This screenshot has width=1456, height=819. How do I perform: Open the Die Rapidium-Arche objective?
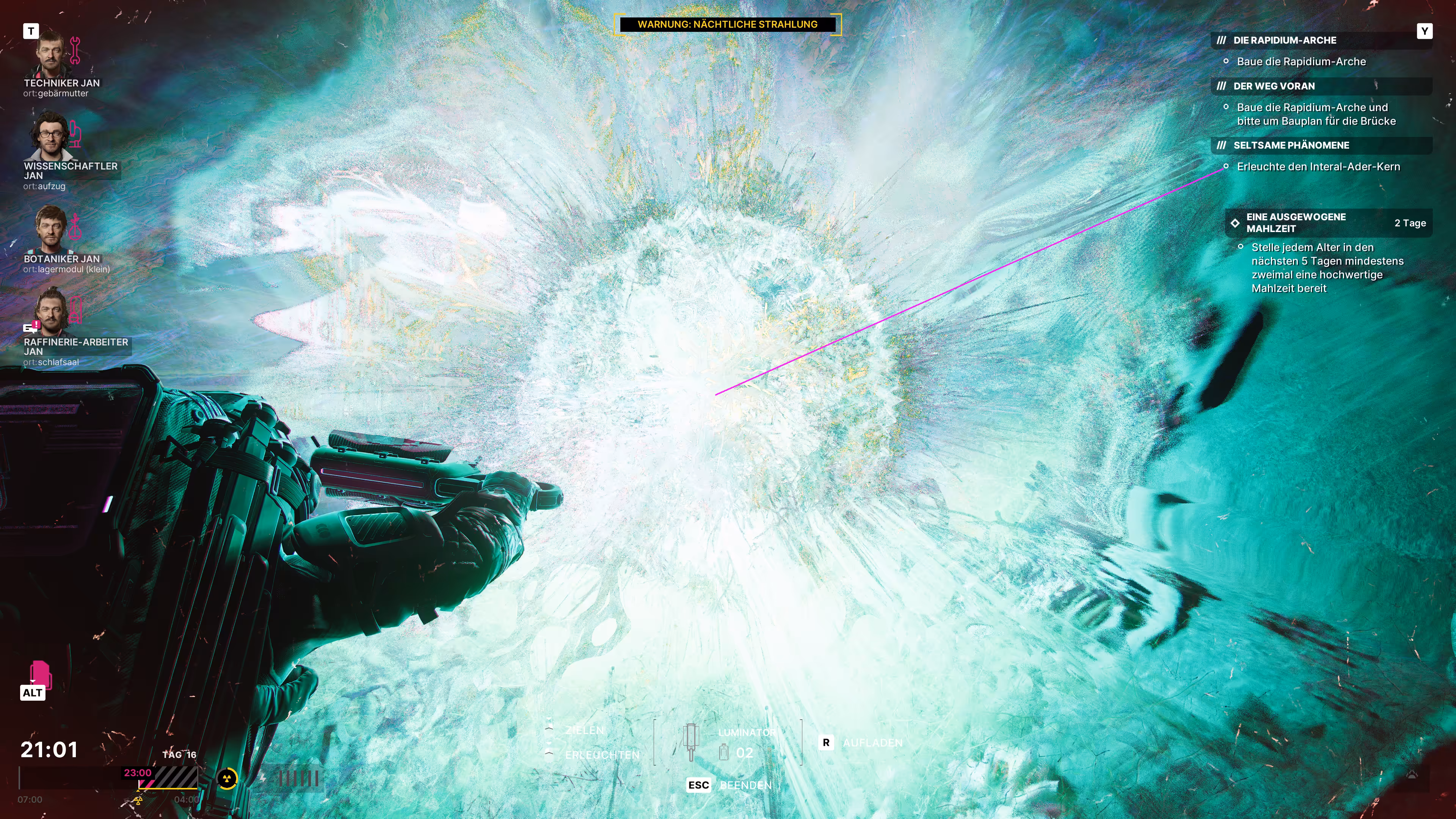point(1284,40)
